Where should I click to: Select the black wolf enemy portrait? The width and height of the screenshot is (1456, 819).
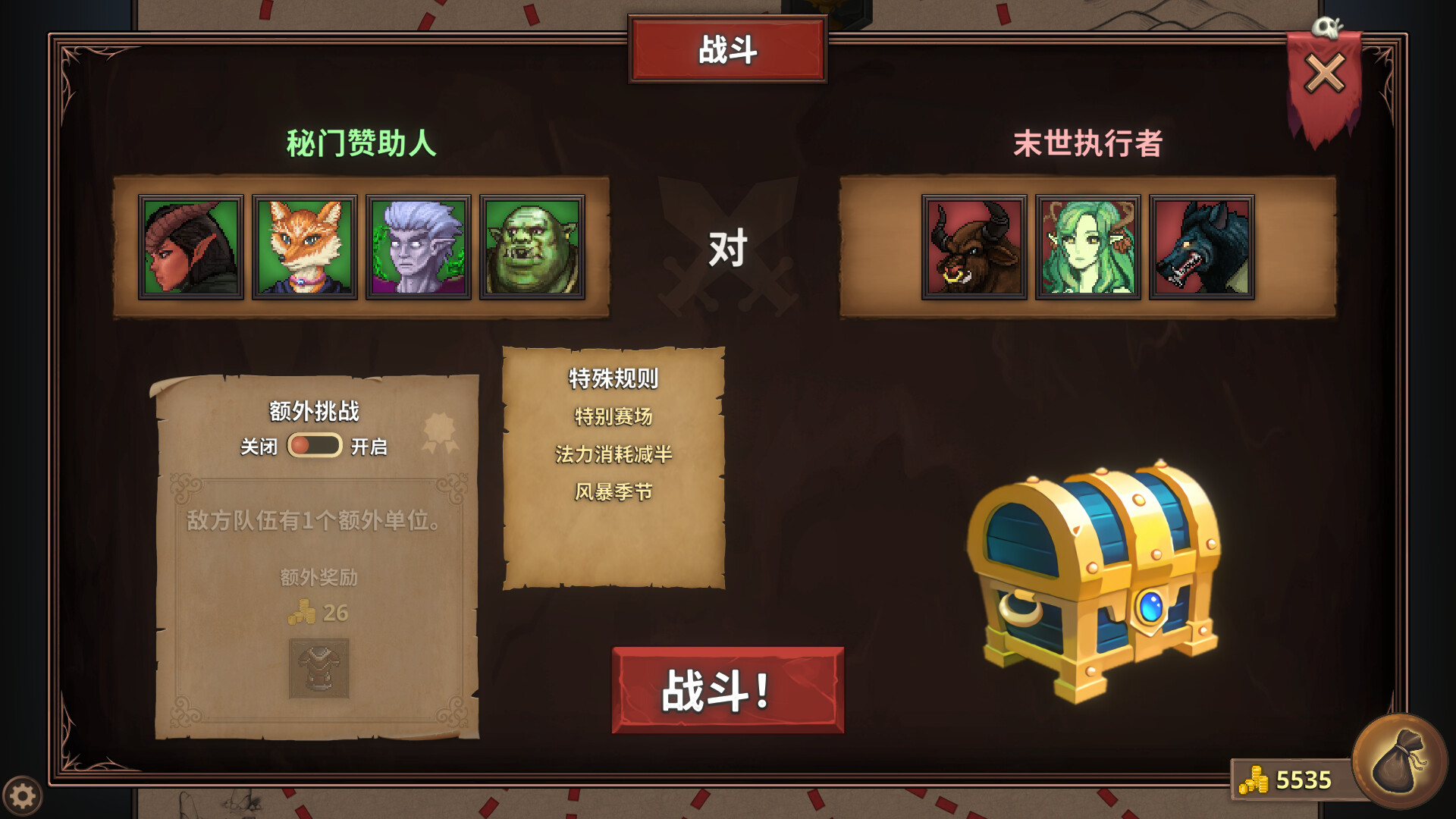pos(1202,246)
